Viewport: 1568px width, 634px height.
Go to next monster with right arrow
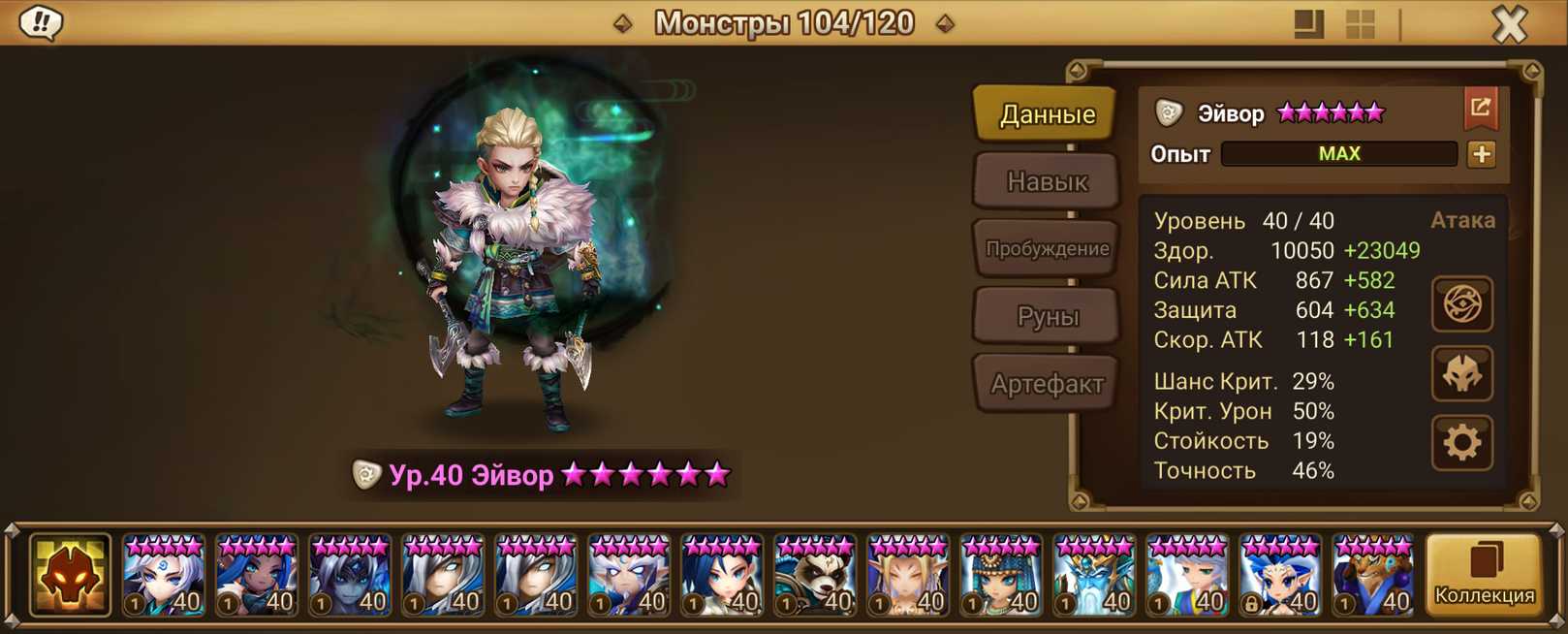pyautogui.click(x=945, y=23)
